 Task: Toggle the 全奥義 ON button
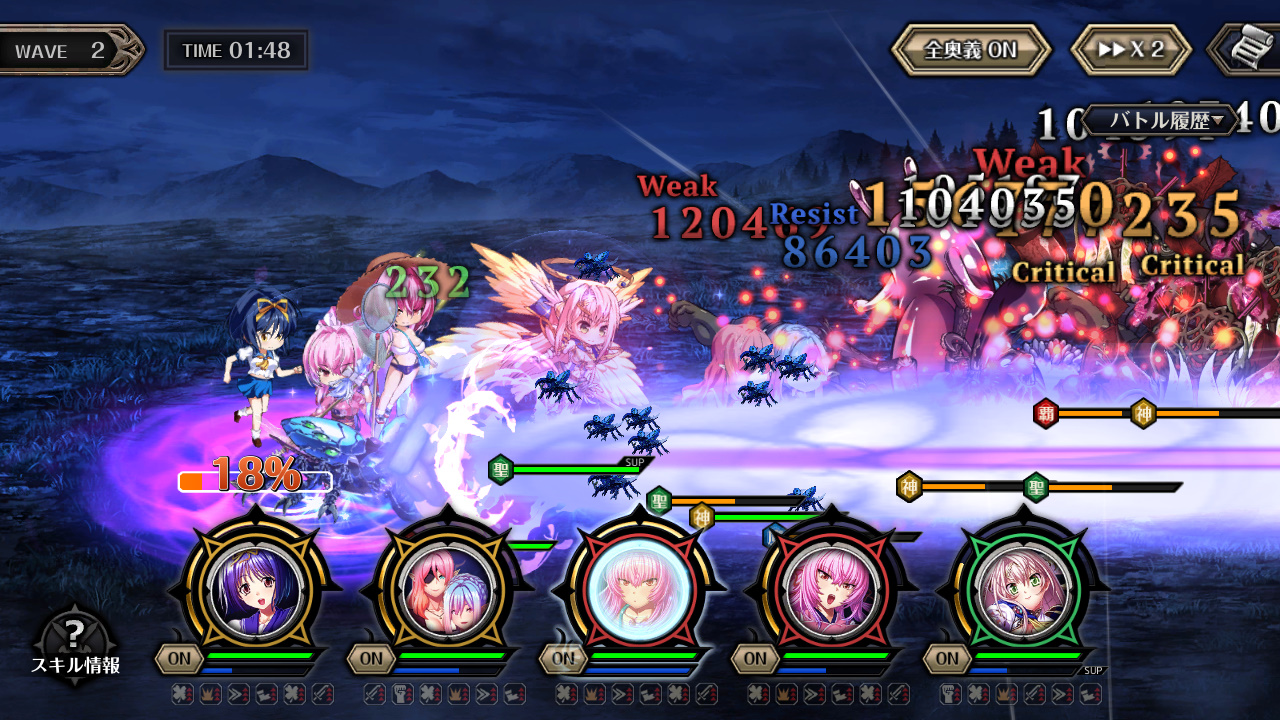click(x=970, y=50)
